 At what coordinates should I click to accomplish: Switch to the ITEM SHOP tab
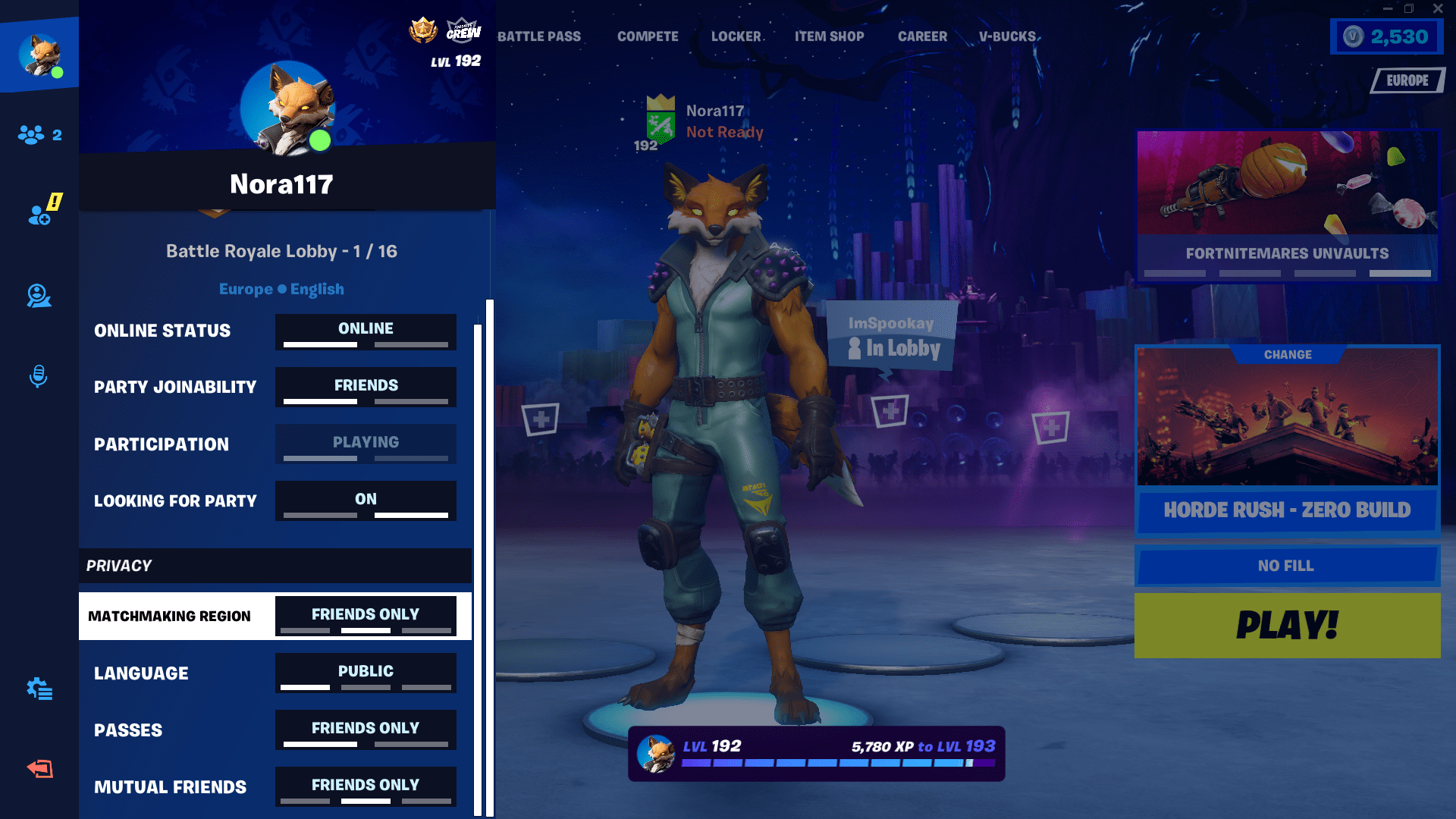829,36
